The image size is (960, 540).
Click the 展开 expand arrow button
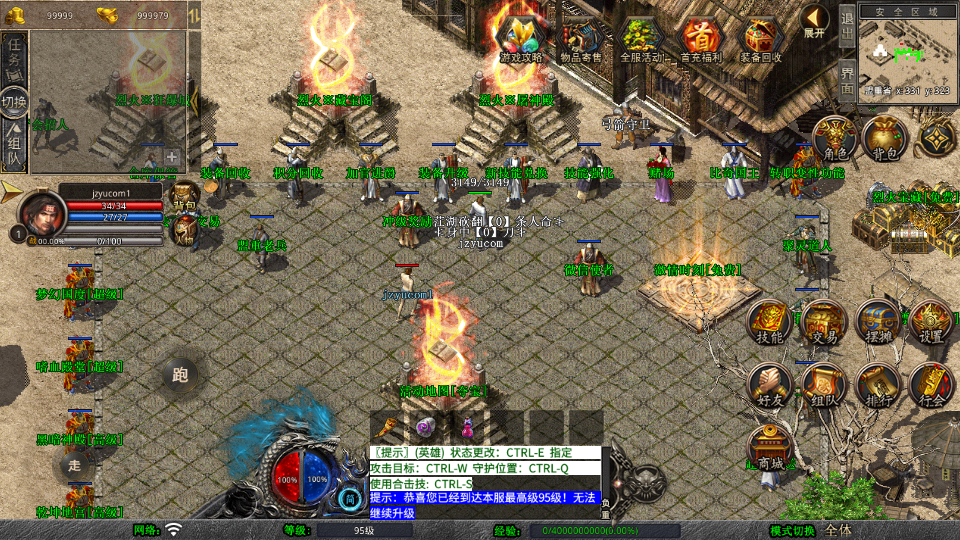(814, 21)
